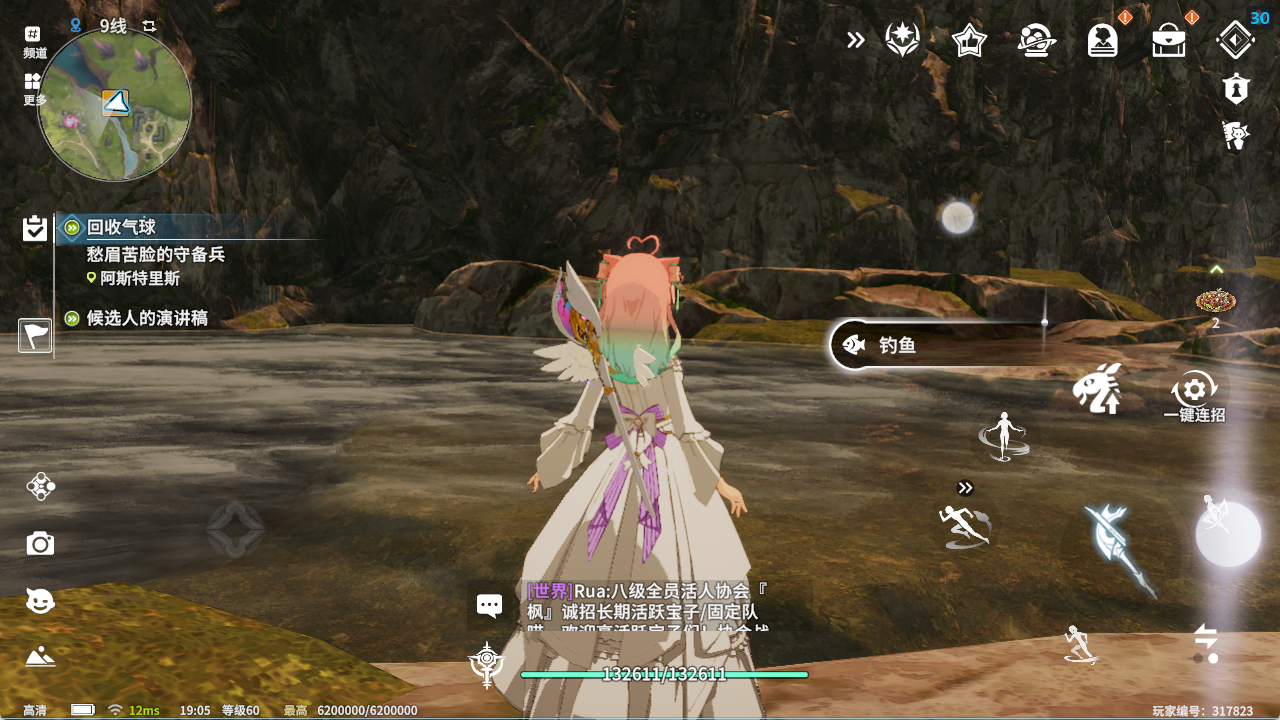Select the 候选人的演讲稿 quest entry

(x=146, y=318)
